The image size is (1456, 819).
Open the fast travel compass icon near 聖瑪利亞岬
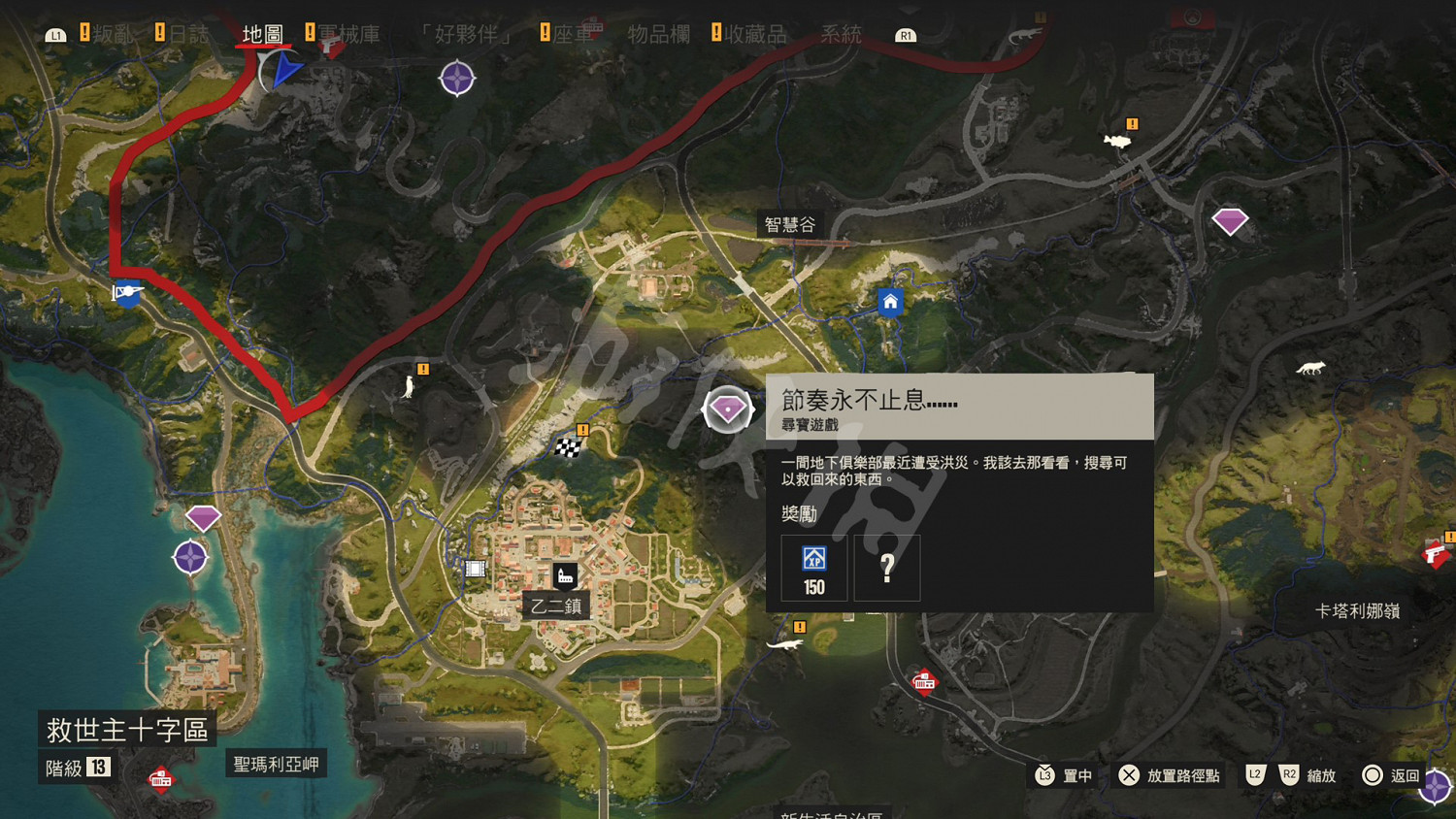[x=190, y=556]
